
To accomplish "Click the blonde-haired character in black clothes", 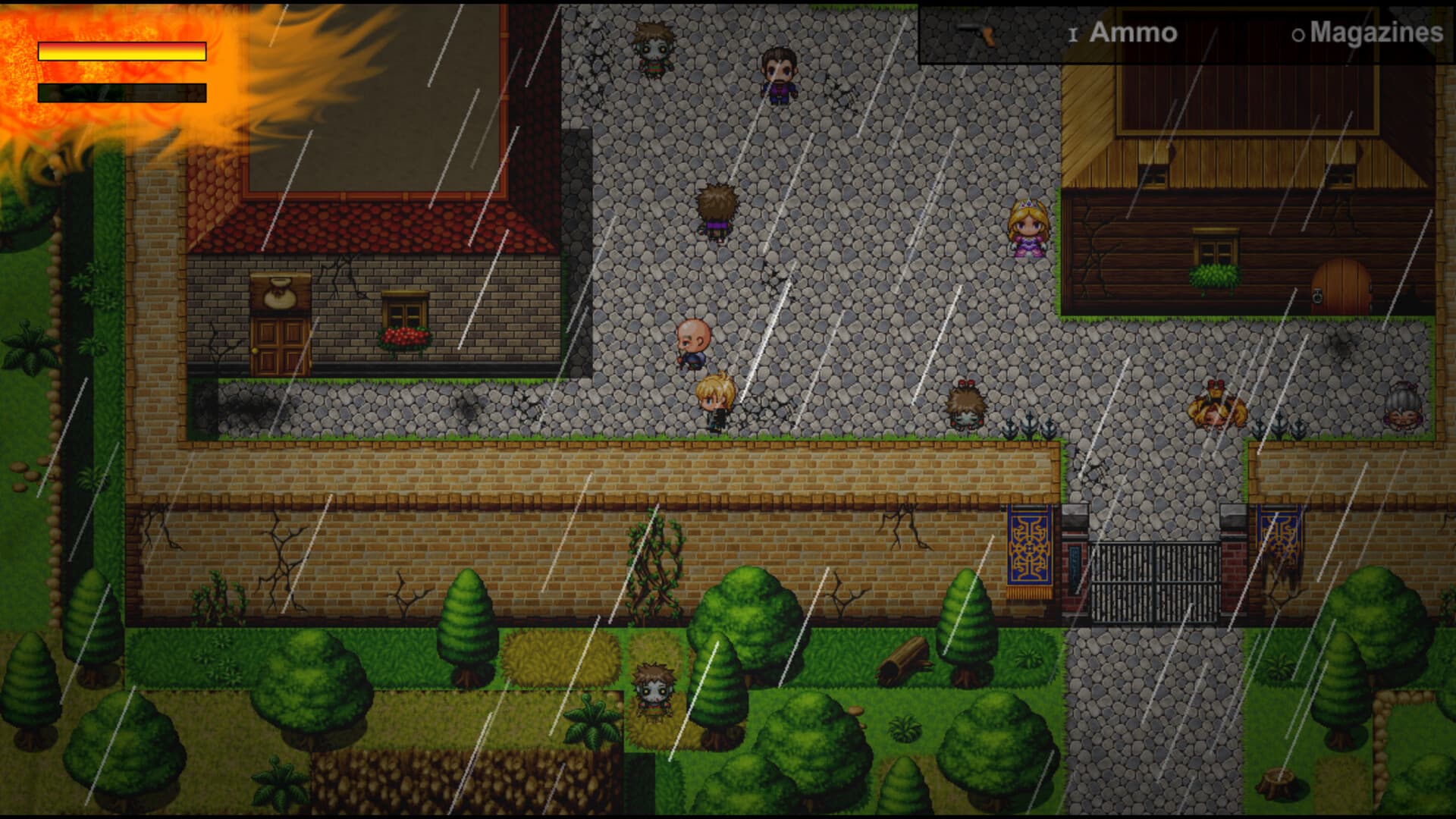I will point(716,398).
